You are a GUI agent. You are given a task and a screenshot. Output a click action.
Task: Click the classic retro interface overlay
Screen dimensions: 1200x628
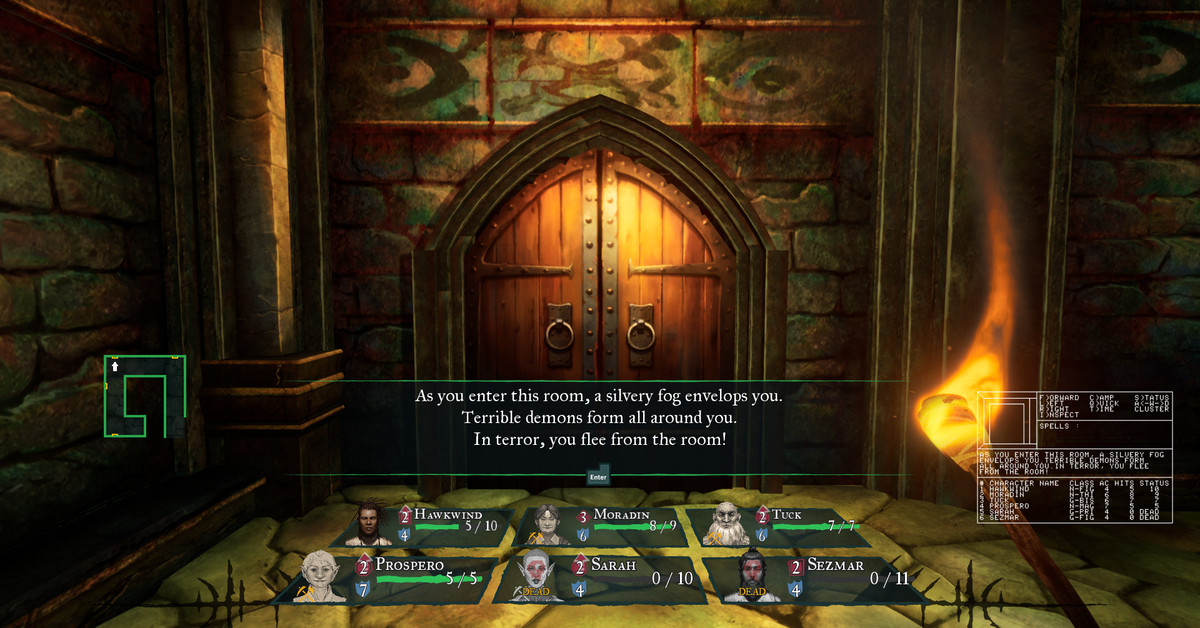tap(1074, 470)
